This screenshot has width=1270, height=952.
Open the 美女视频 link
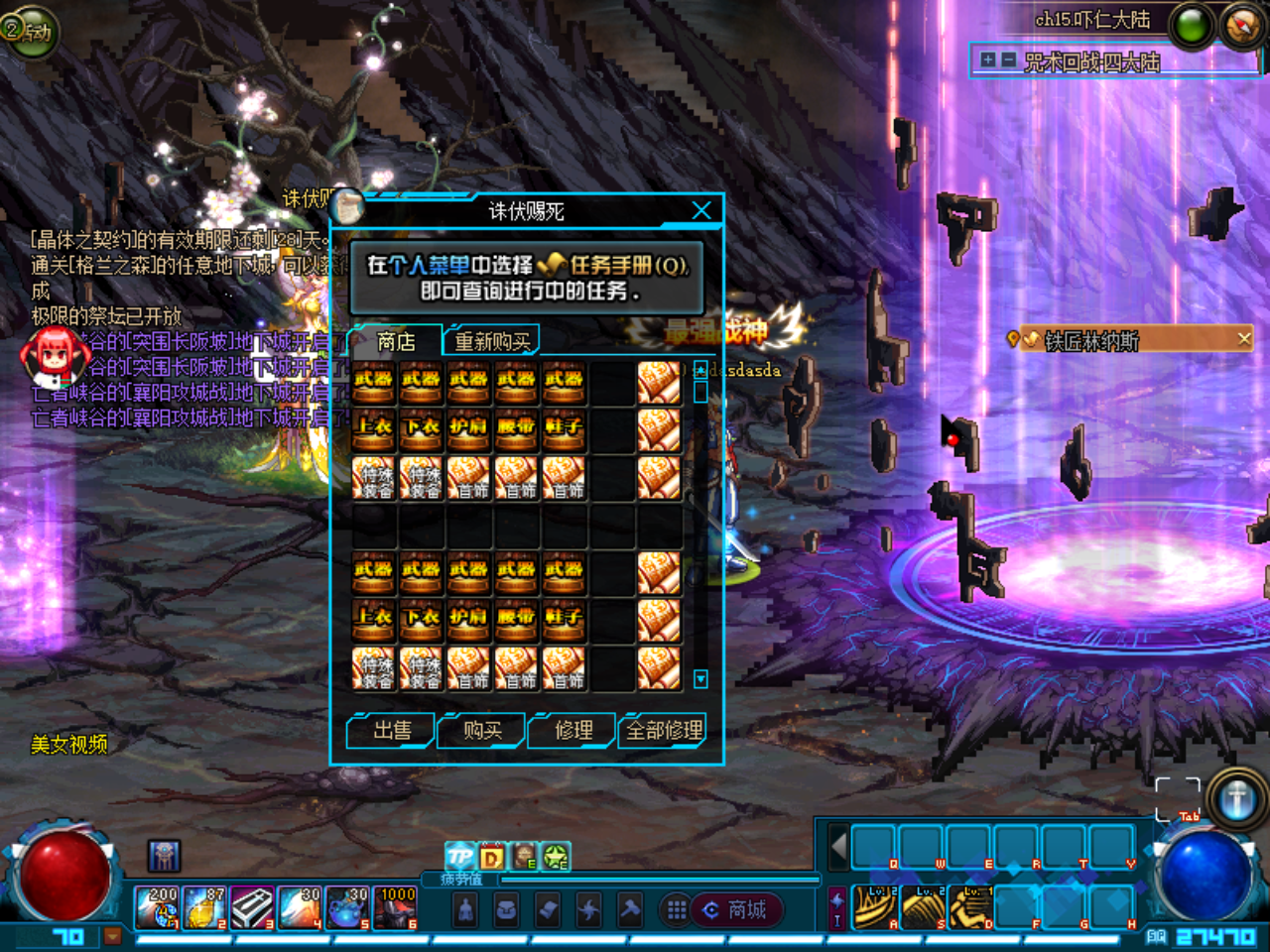click(68, 745)
